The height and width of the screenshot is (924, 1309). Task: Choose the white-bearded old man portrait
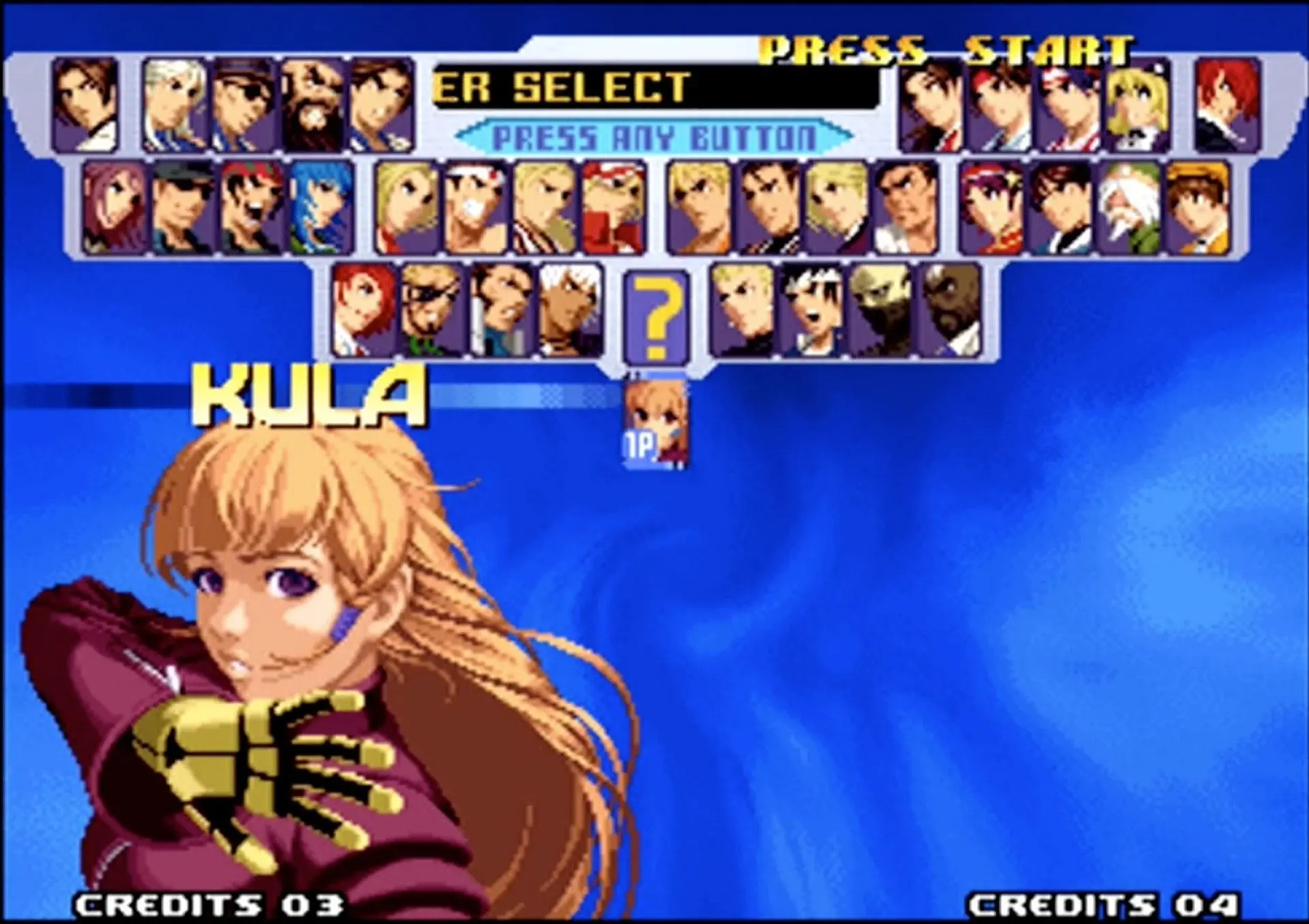(x=1129, y=208)
